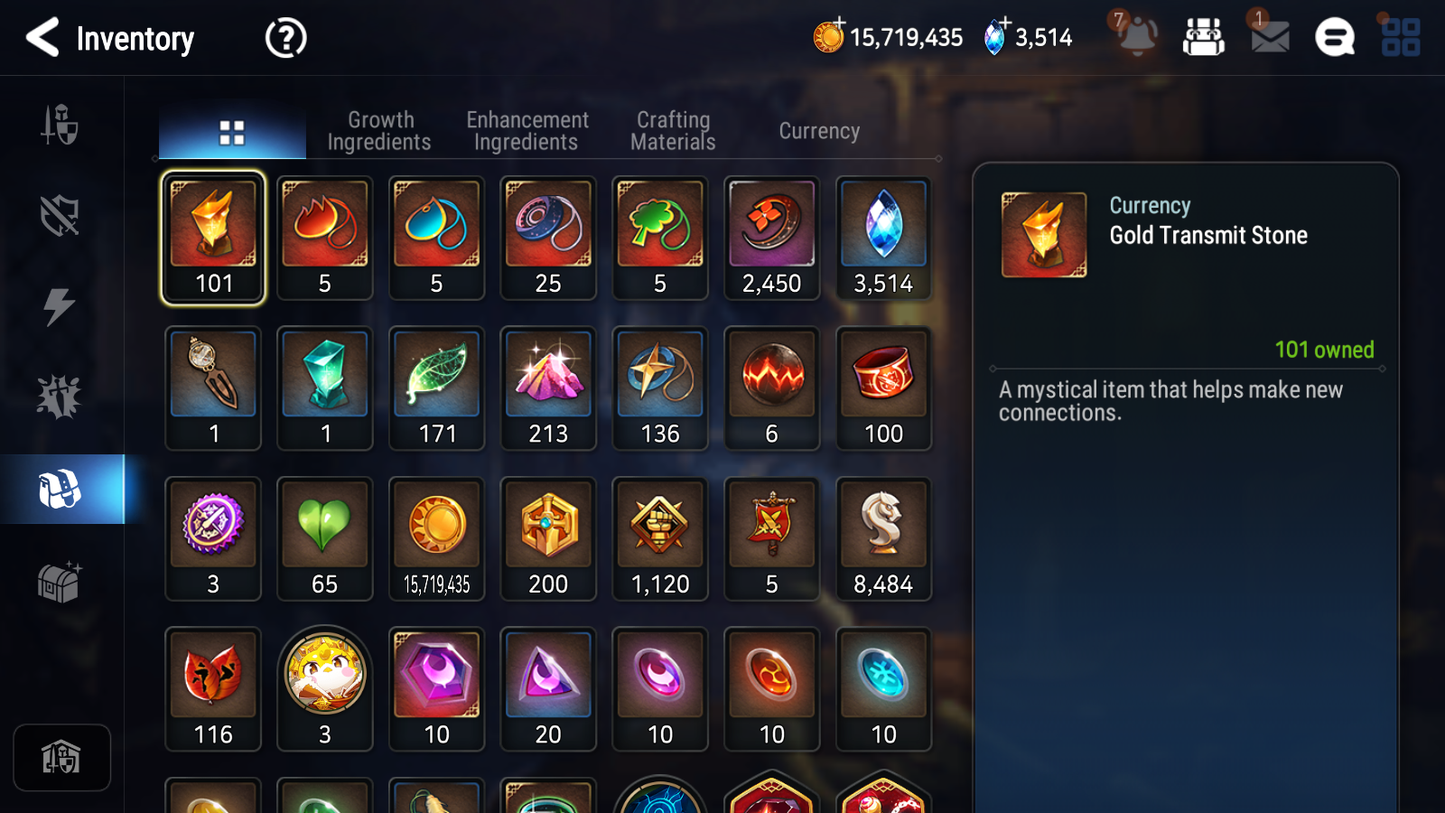Select the clashing swords sidebar icon
Image resolution: width=1445 pixels, height=813 pixels.
point(61,396)
